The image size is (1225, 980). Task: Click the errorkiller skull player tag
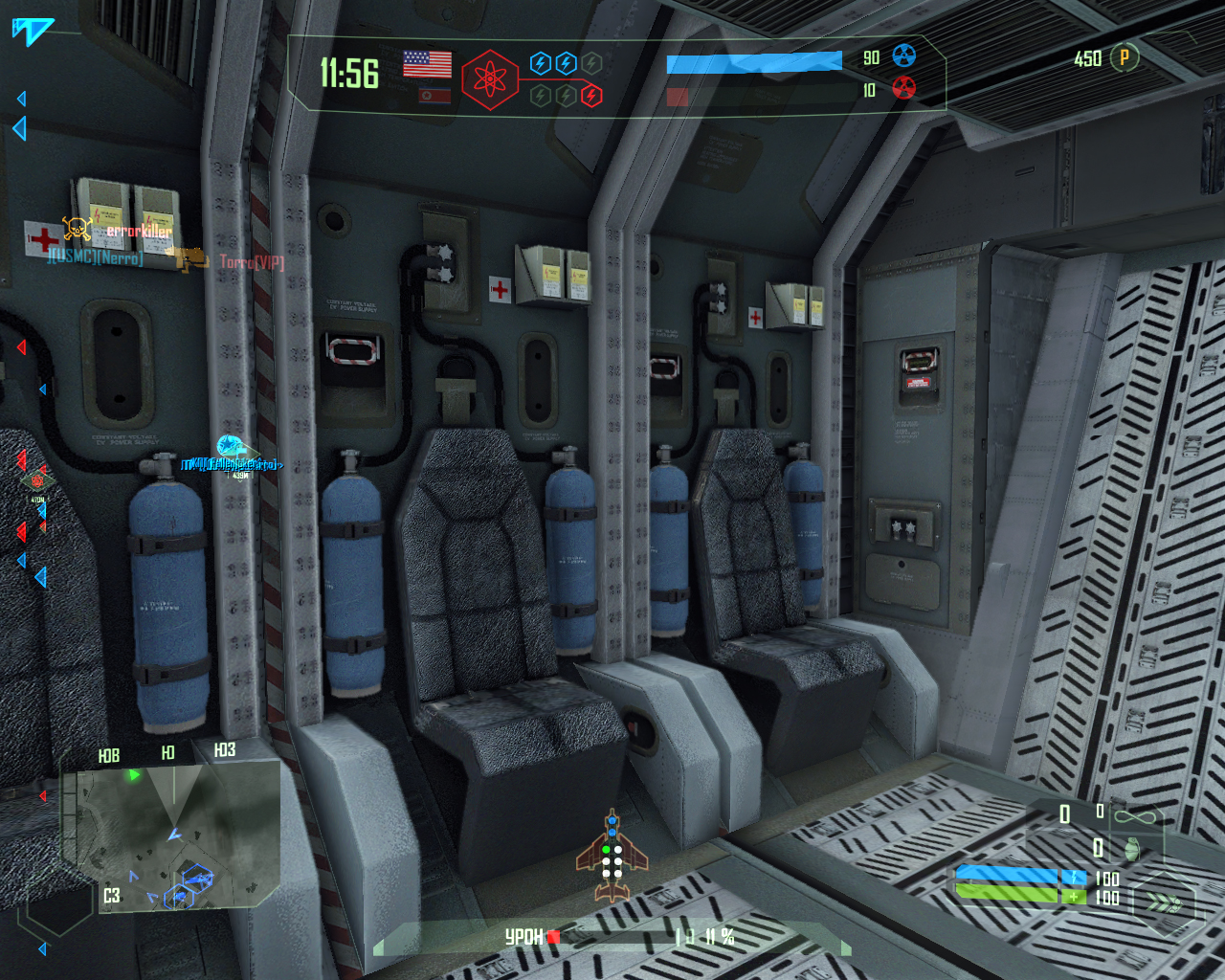click(78, 230)
